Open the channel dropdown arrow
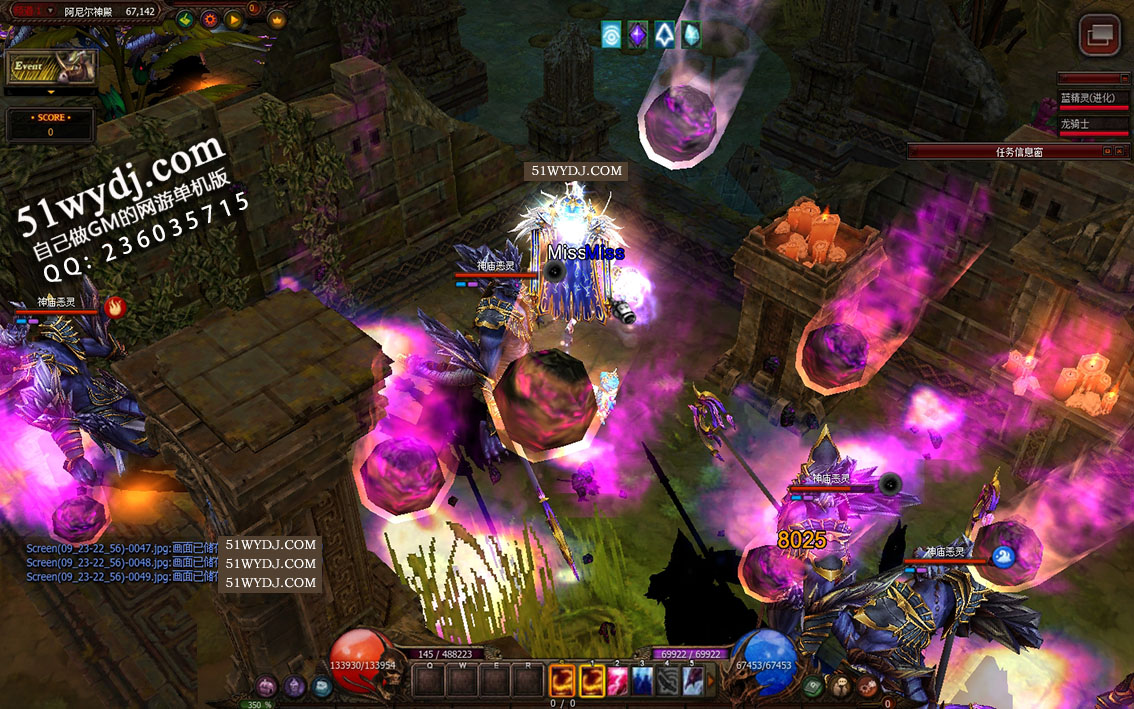 point(50,11)
